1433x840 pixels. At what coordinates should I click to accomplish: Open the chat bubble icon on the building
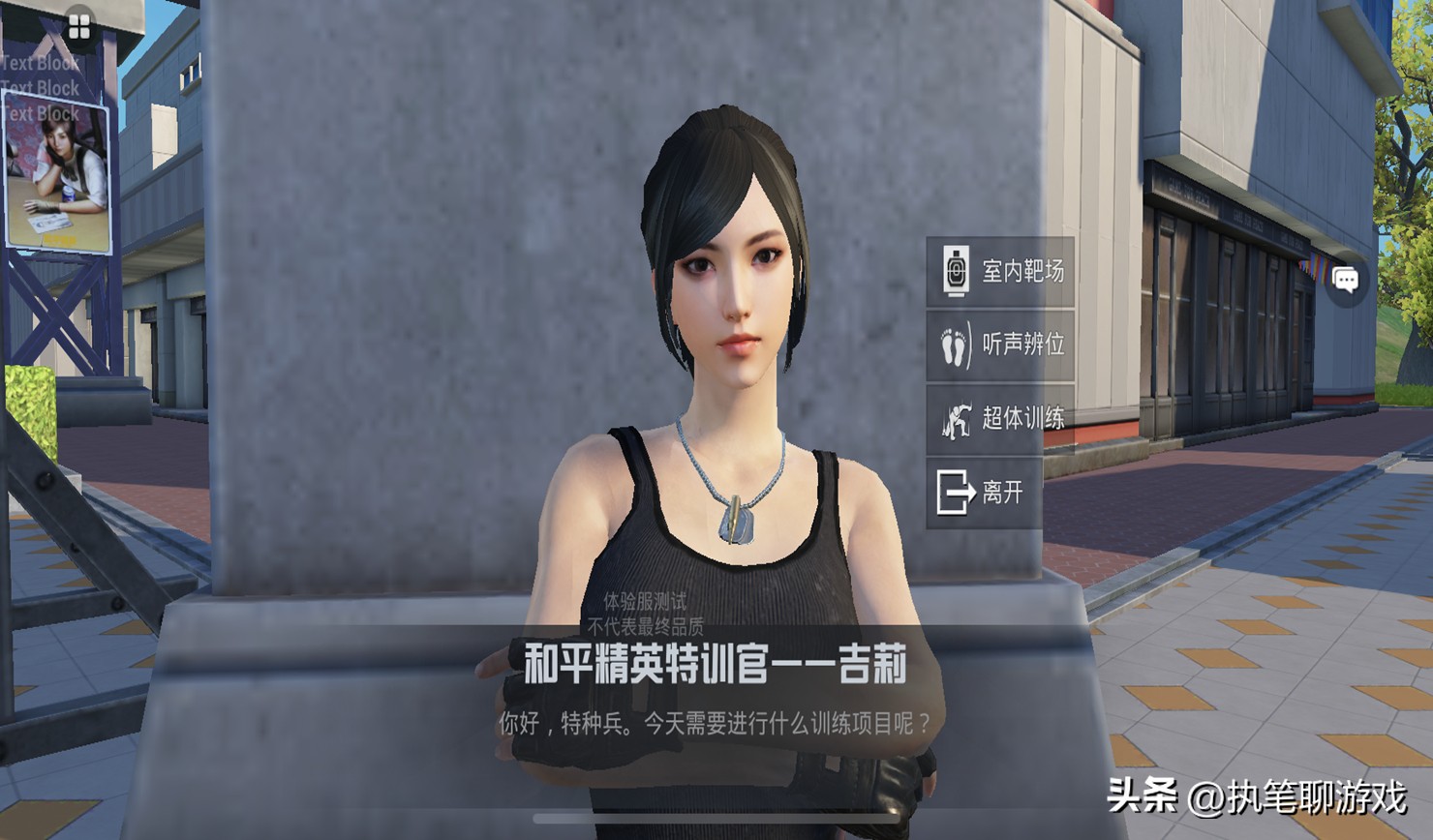coord(1348,277)
